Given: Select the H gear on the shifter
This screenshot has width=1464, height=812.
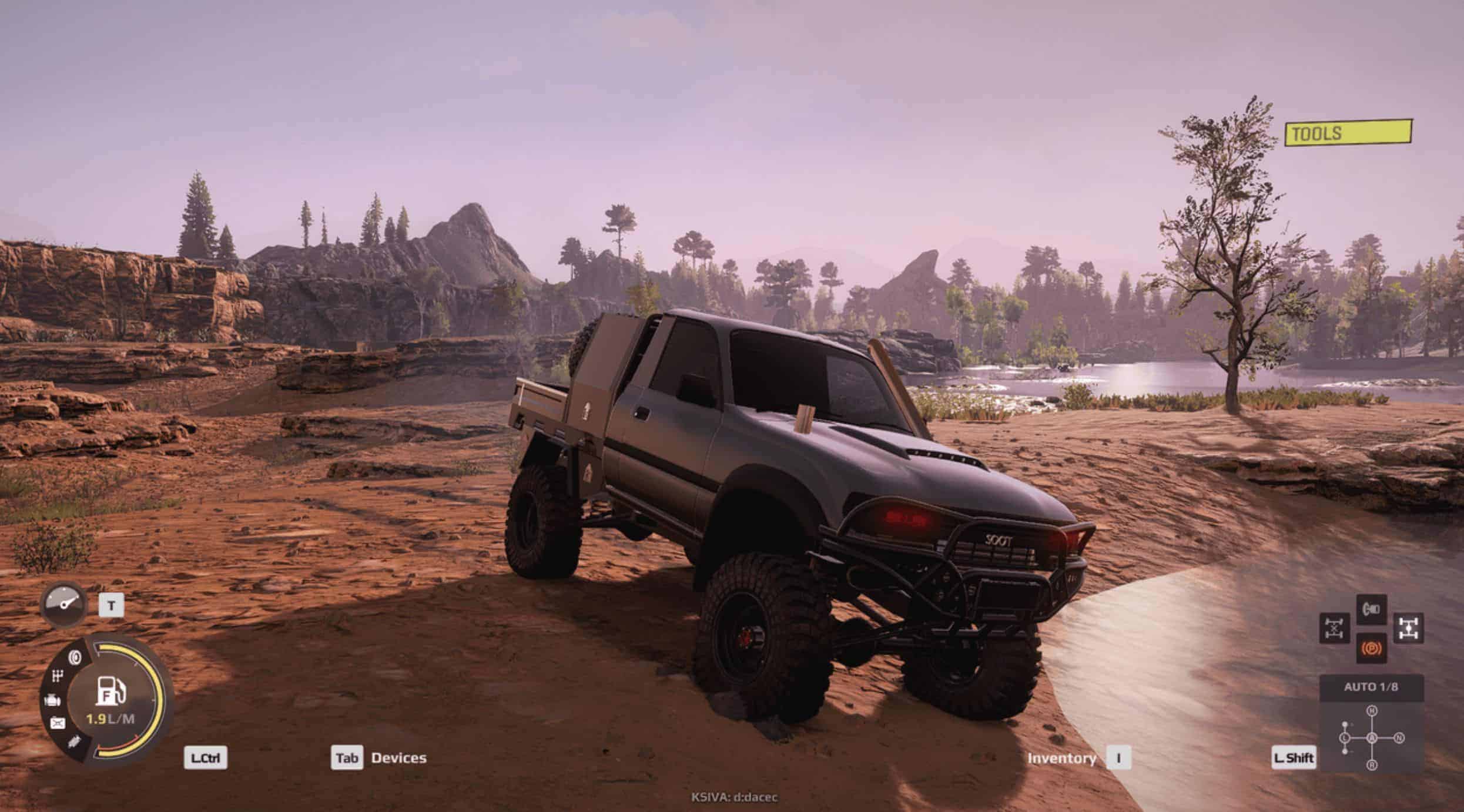Looking at the screenshot, I should (x=1372, y=711).
